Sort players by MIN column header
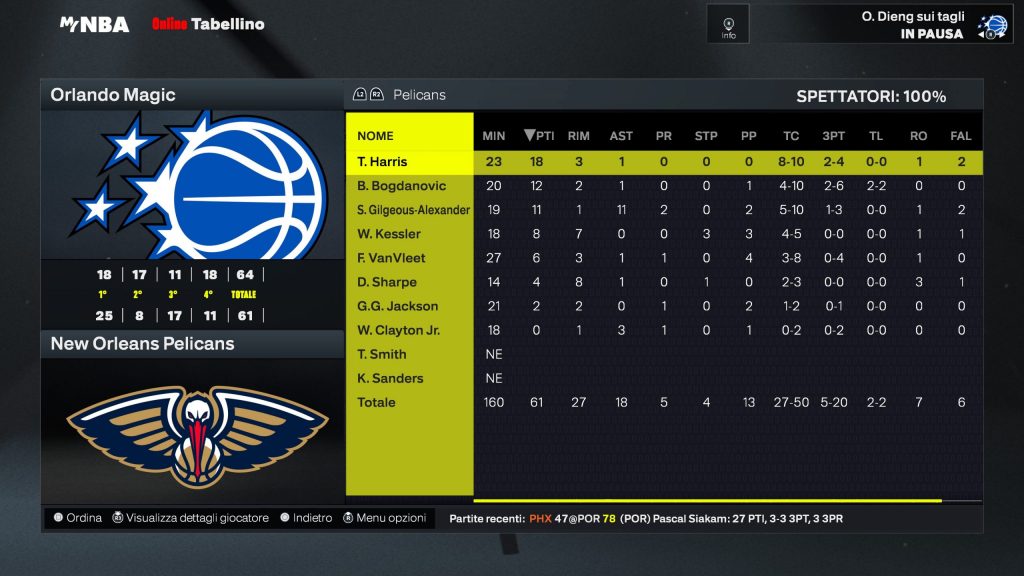 [494, 136]
